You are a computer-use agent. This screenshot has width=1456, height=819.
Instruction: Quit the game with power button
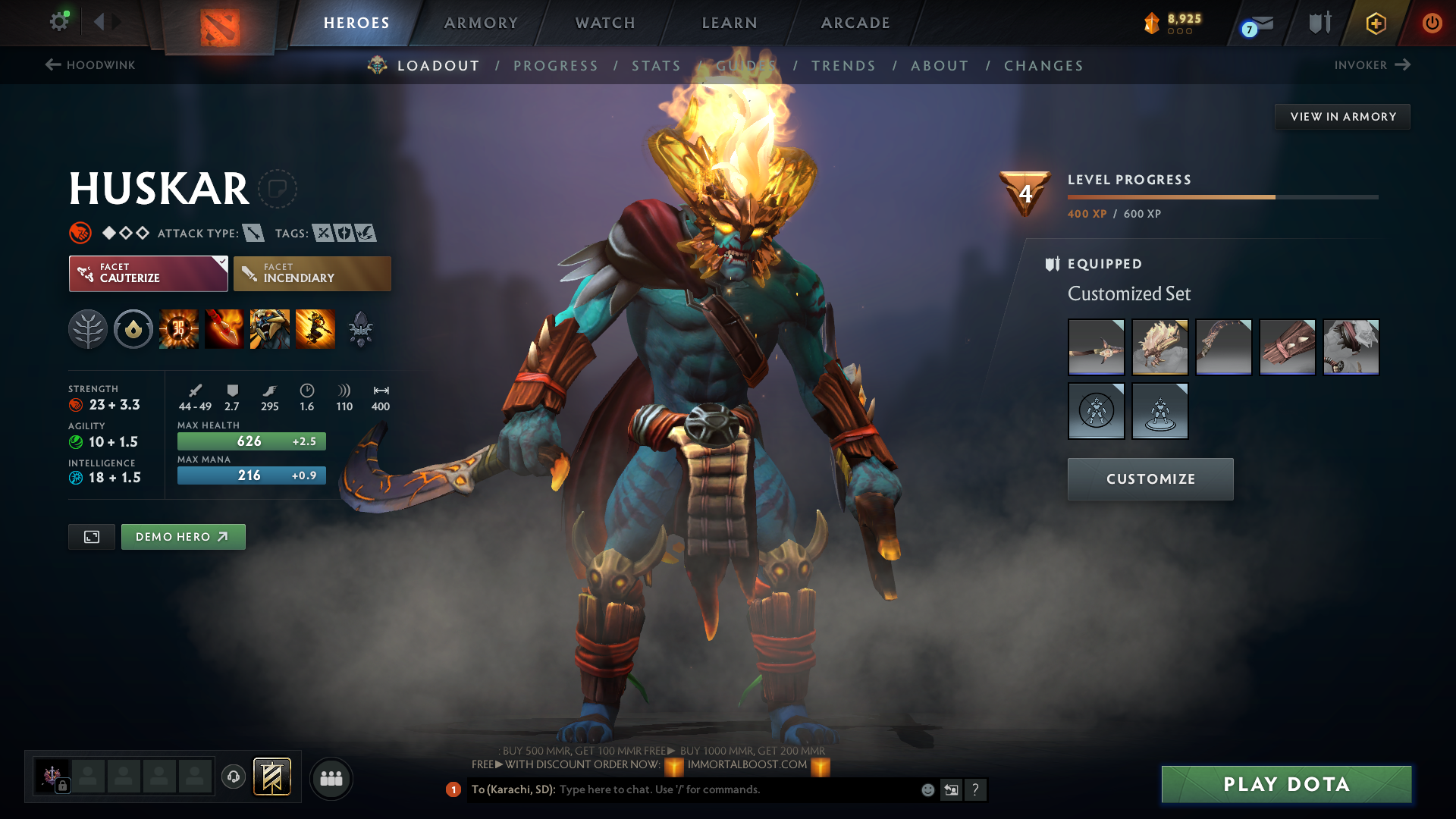coord(1432,23)
